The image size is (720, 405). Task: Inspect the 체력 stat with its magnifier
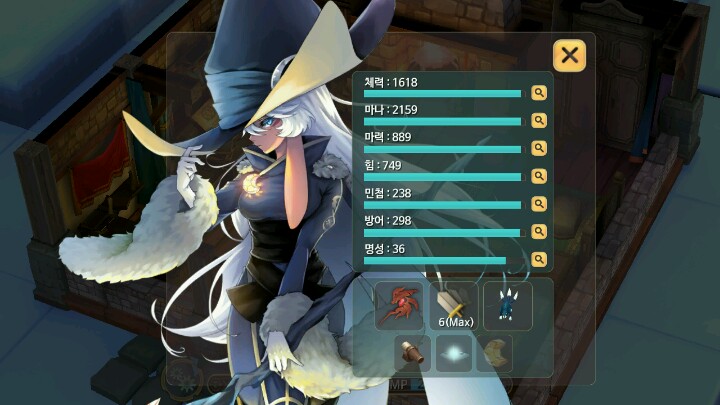[x=539, y=93]
